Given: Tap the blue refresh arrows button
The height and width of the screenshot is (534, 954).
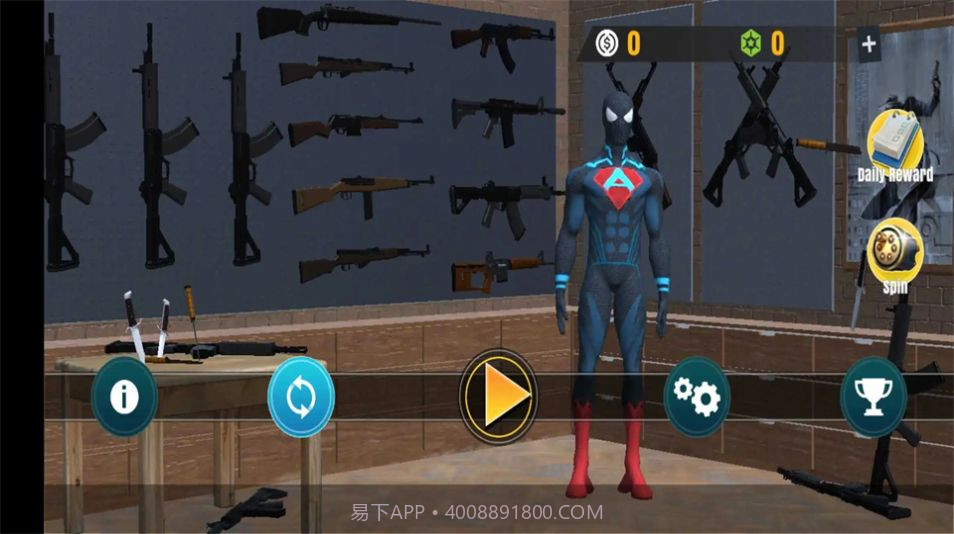Looking at the screenshot, I should tap(301, 397).
